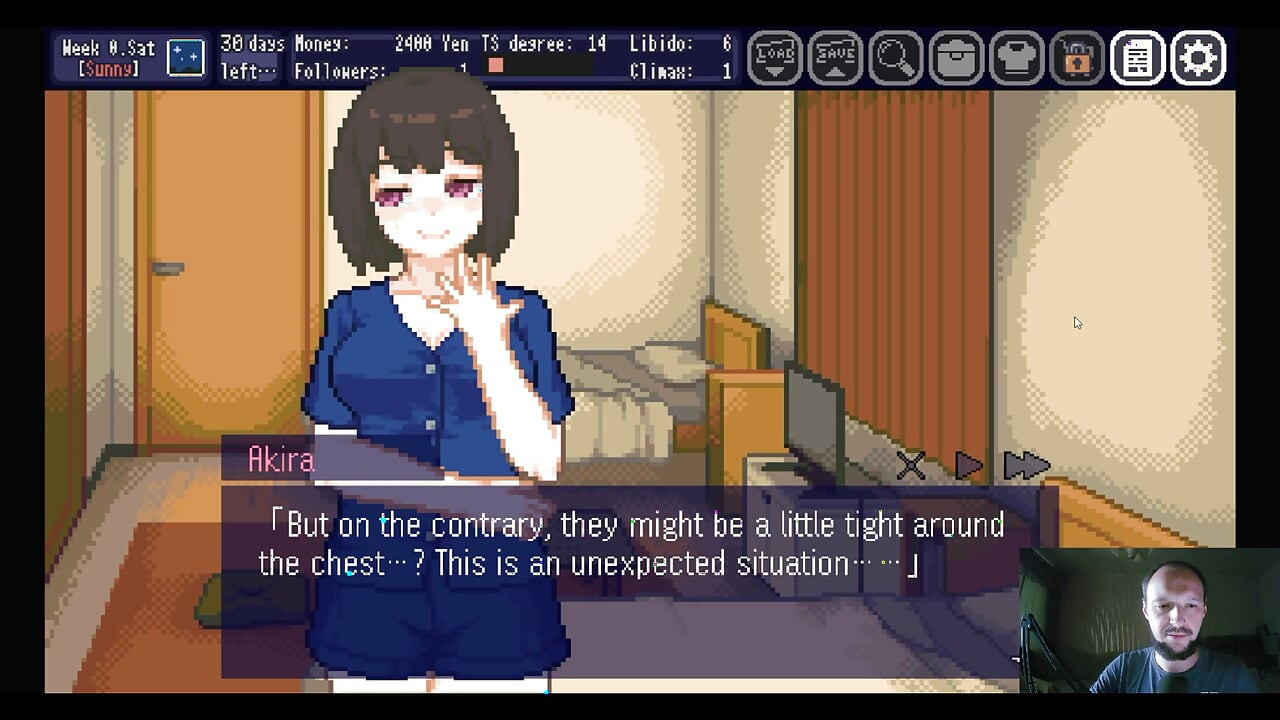This screenshot has height=720, width=1280.
Task: Click the magnifying glass icon
Action: (895, 58)
